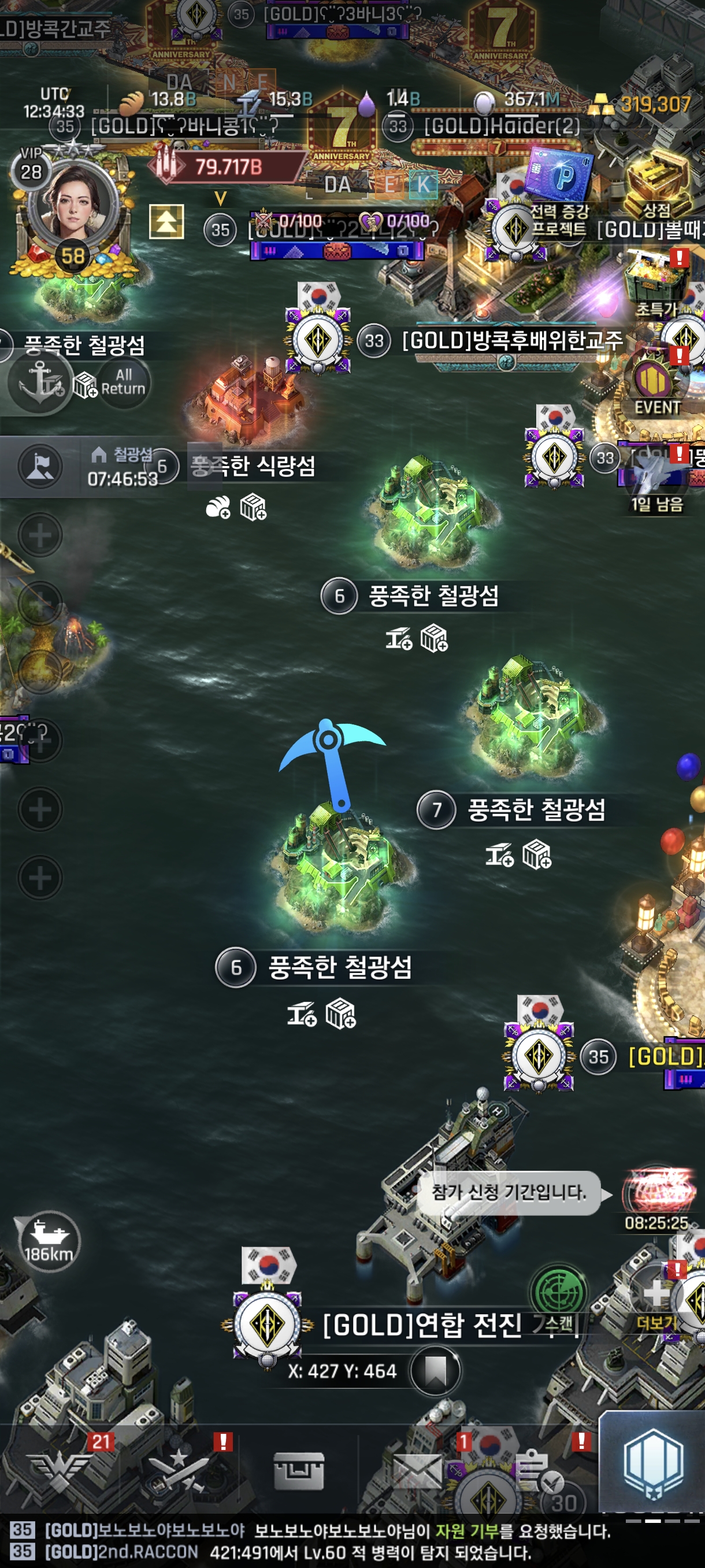Open the jet offer with 1일 남음

point(656,476)
